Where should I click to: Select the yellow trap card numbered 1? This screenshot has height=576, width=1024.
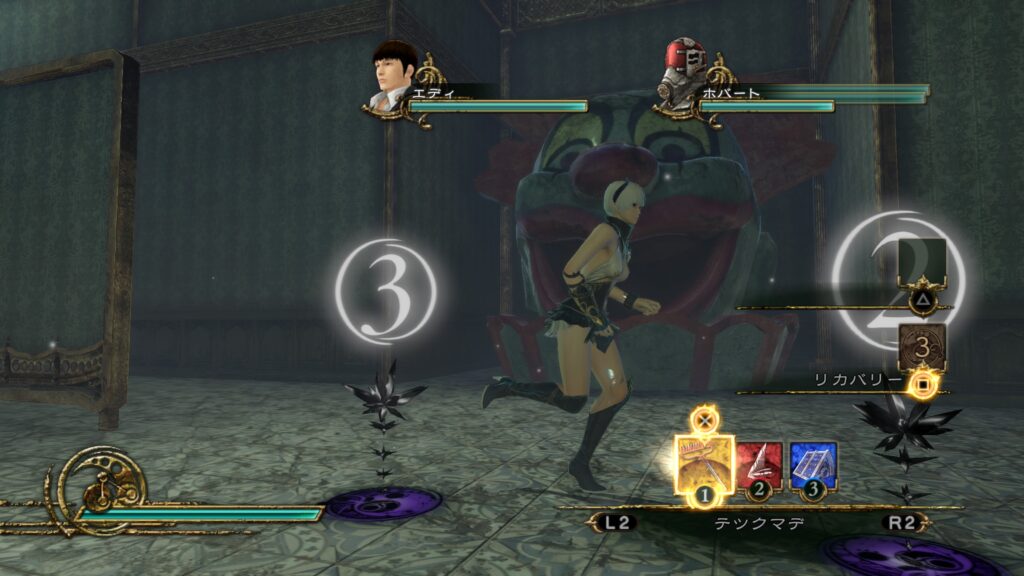(x=704, y=462)
